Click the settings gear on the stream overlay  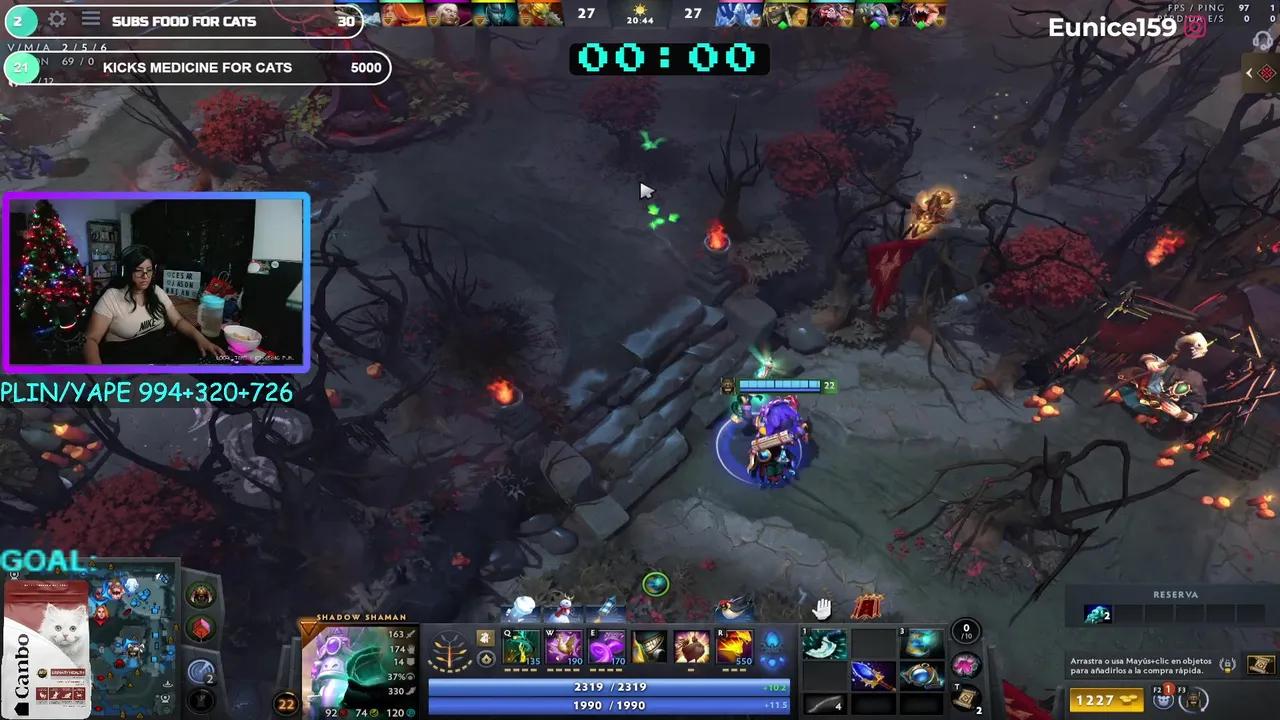click(58, 20)
